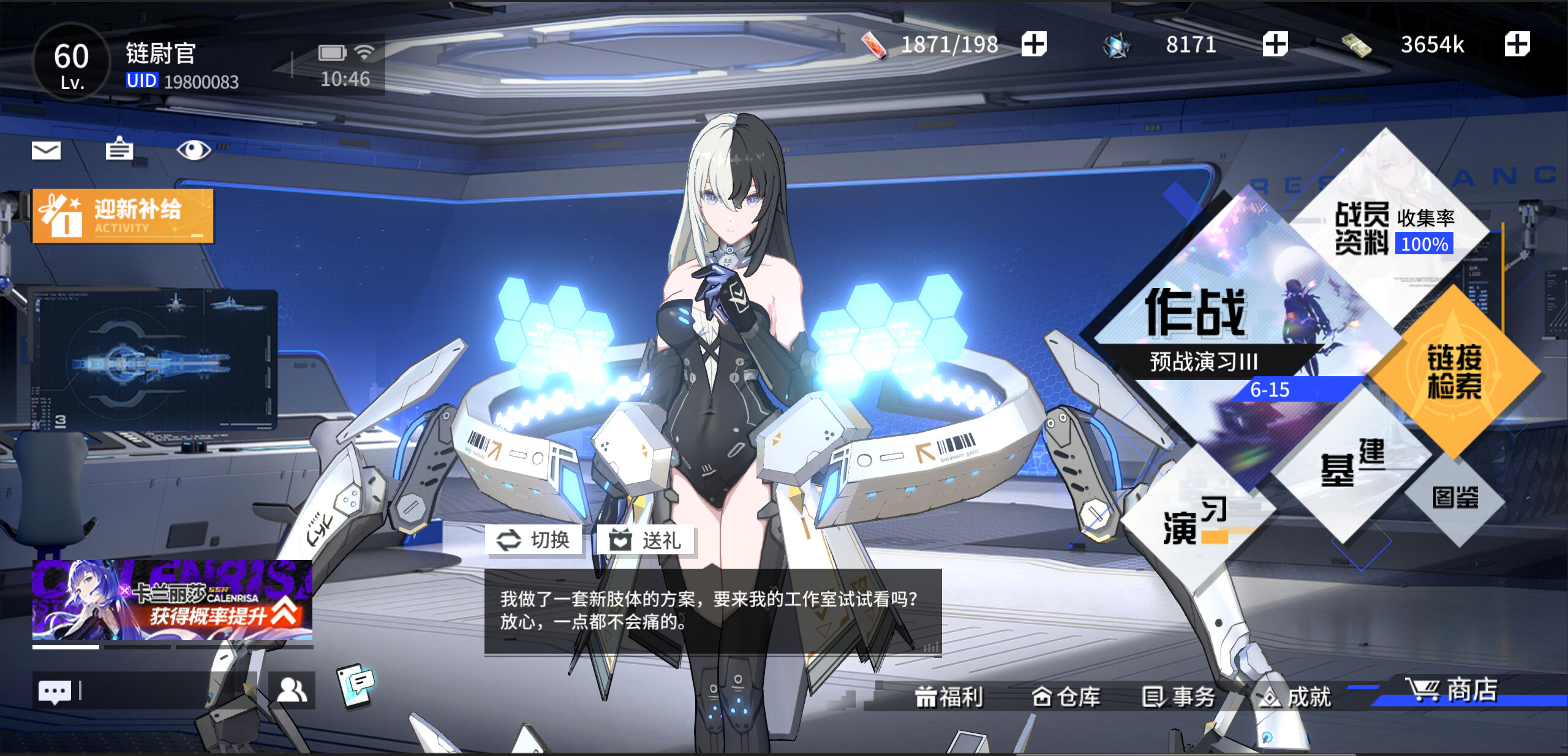Click the player avatar showing Lv. 60
Image resolution: width=1568 pixels, height=756 pixels.
(x=72, y=63)
